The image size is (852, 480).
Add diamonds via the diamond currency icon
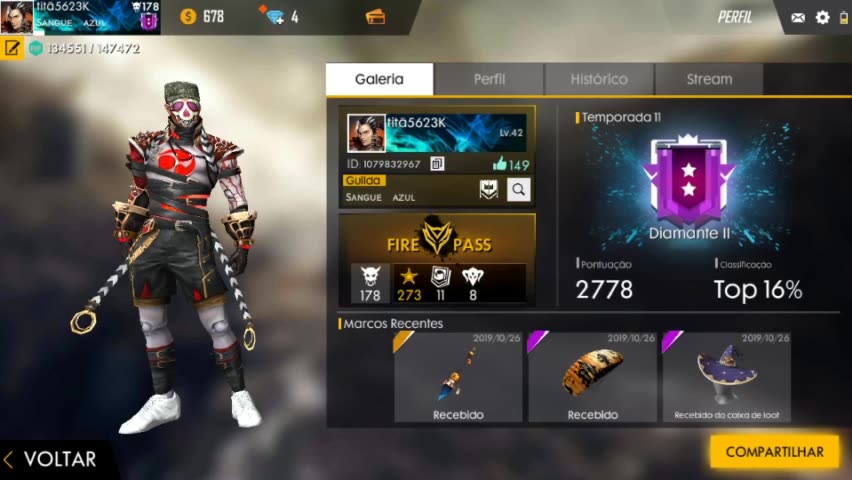(272, 17)
